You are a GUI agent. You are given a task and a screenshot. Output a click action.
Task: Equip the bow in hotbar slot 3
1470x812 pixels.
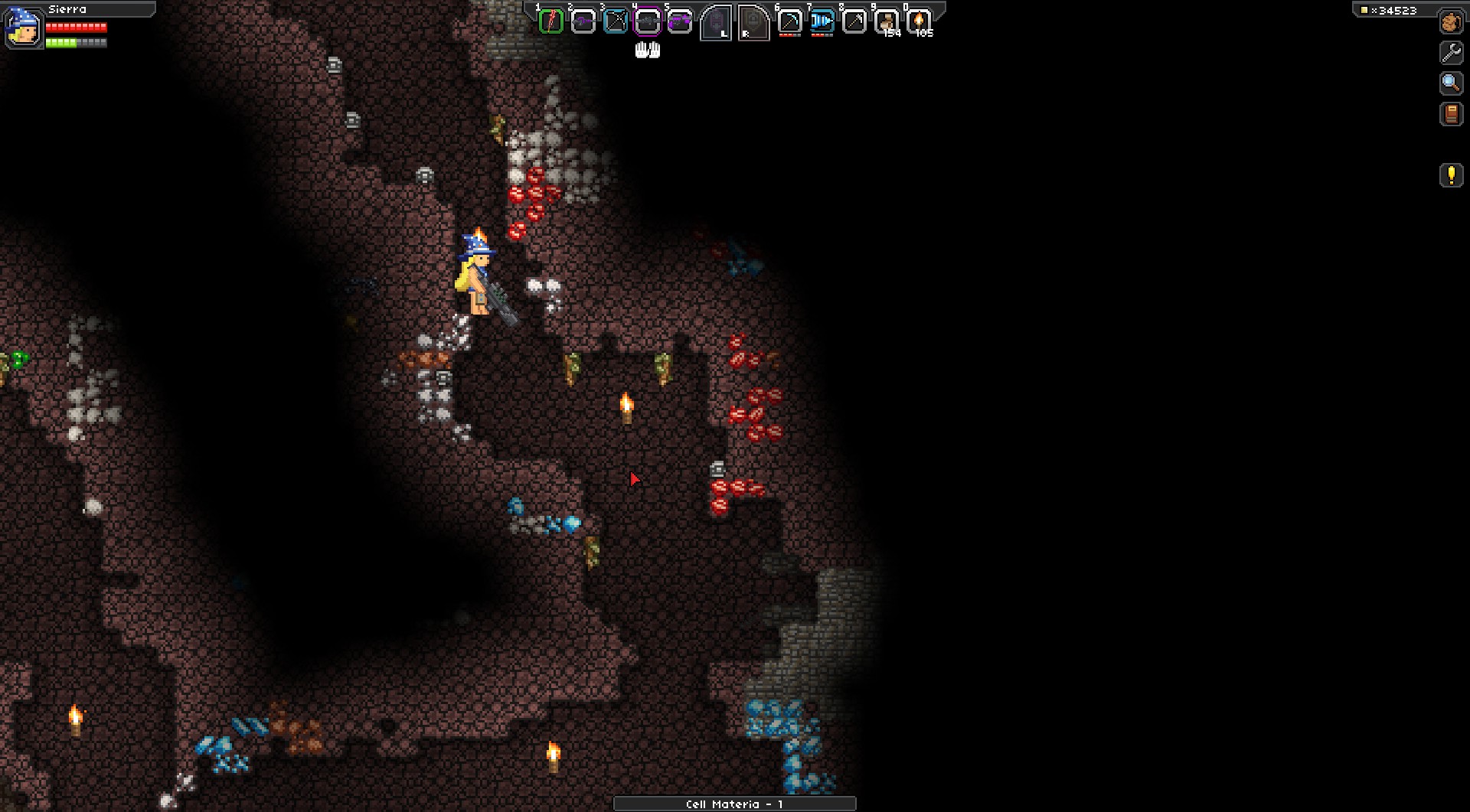click(616, 21)
